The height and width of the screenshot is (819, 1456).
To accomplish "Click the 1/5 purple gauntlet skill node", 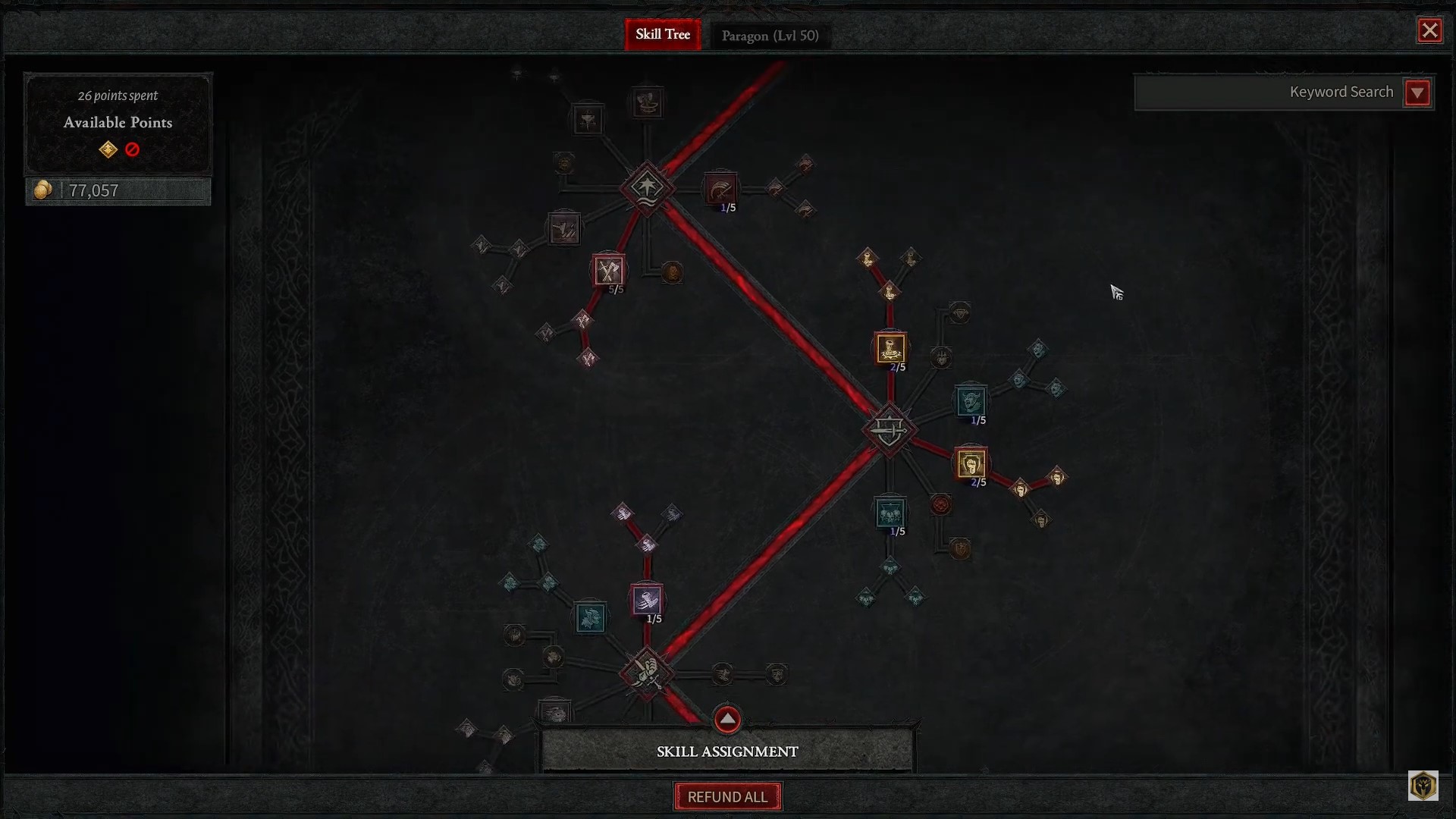I will [x=646, y=600].
